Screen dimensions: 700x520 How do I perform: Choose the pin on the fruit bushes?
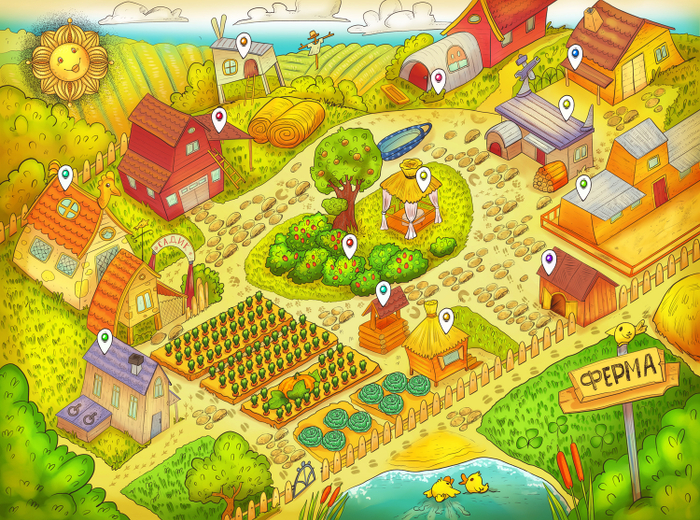349,245
